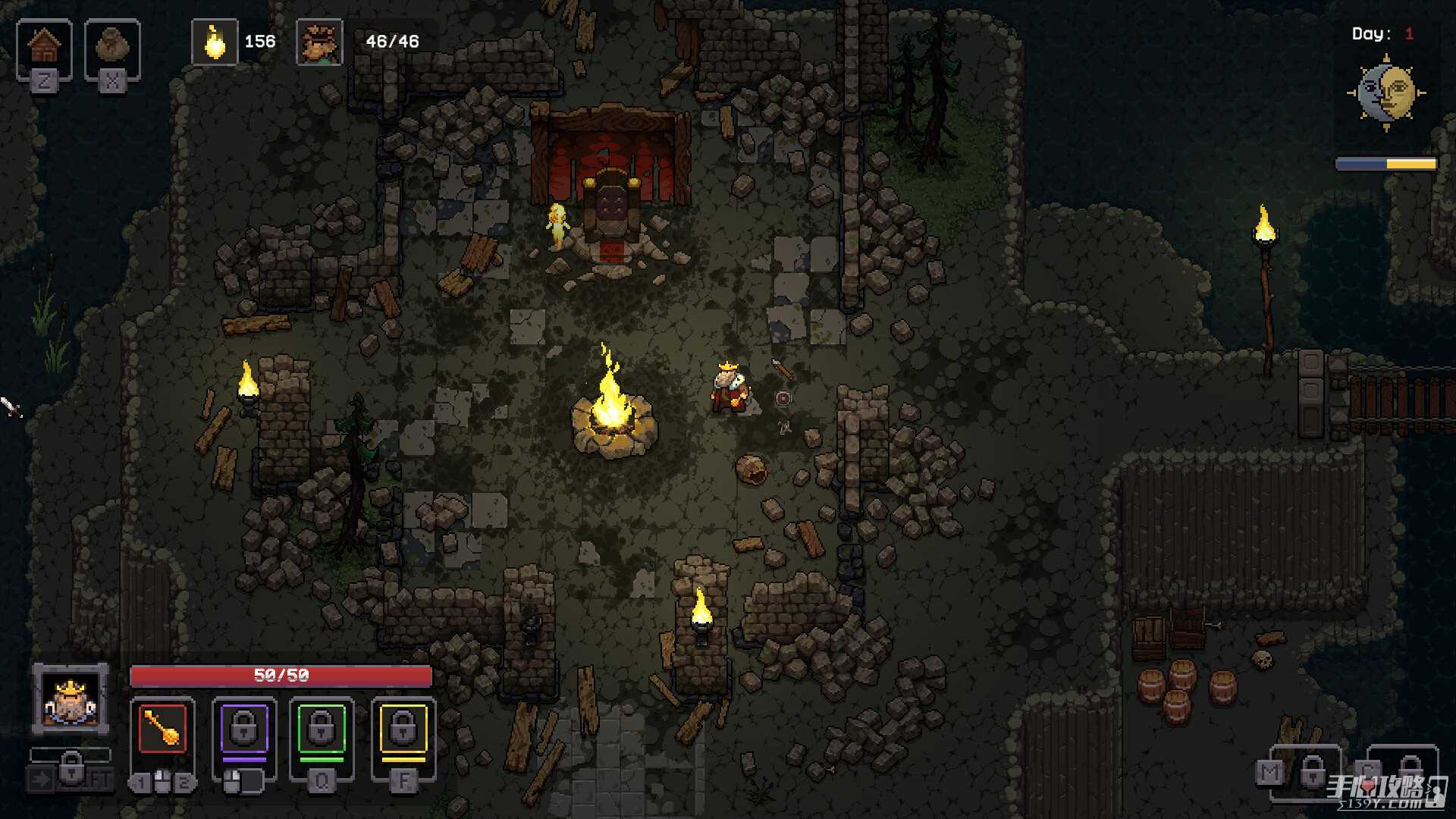Click the golden flame currency icon
Image resolution: width=1456 pixels, height=819 pixels.
point(215,42)
